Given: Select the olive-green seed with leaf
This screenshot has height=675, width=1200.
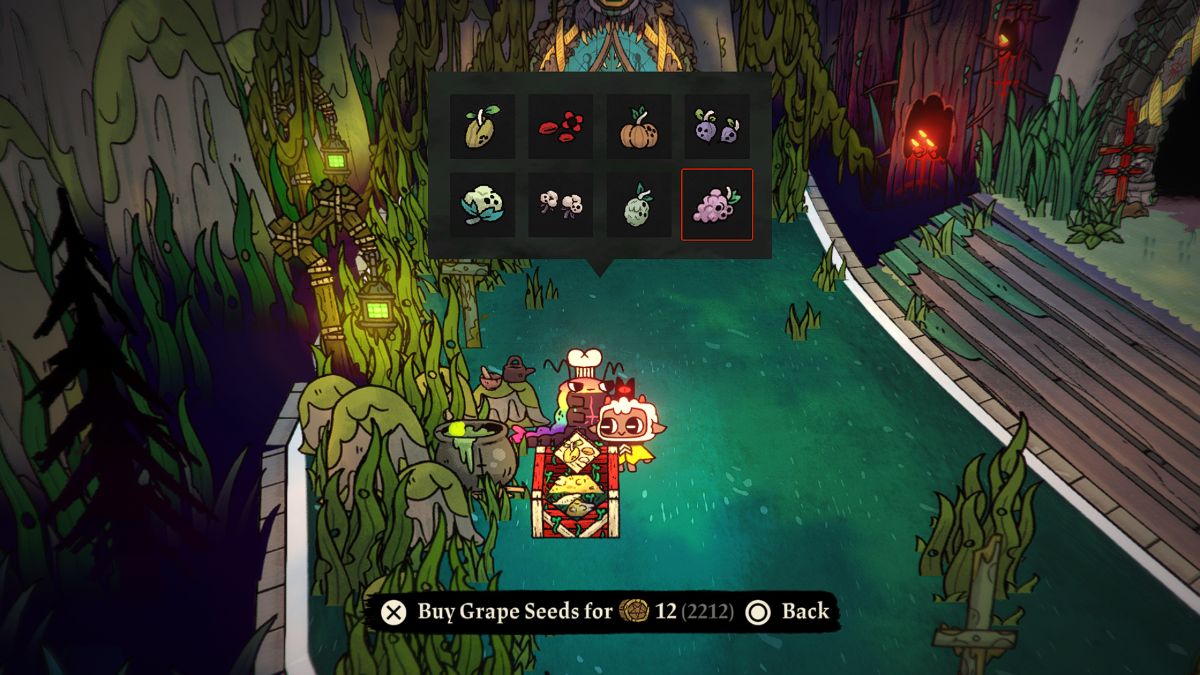Looking at the screenshot, I should tap(482, 127).
